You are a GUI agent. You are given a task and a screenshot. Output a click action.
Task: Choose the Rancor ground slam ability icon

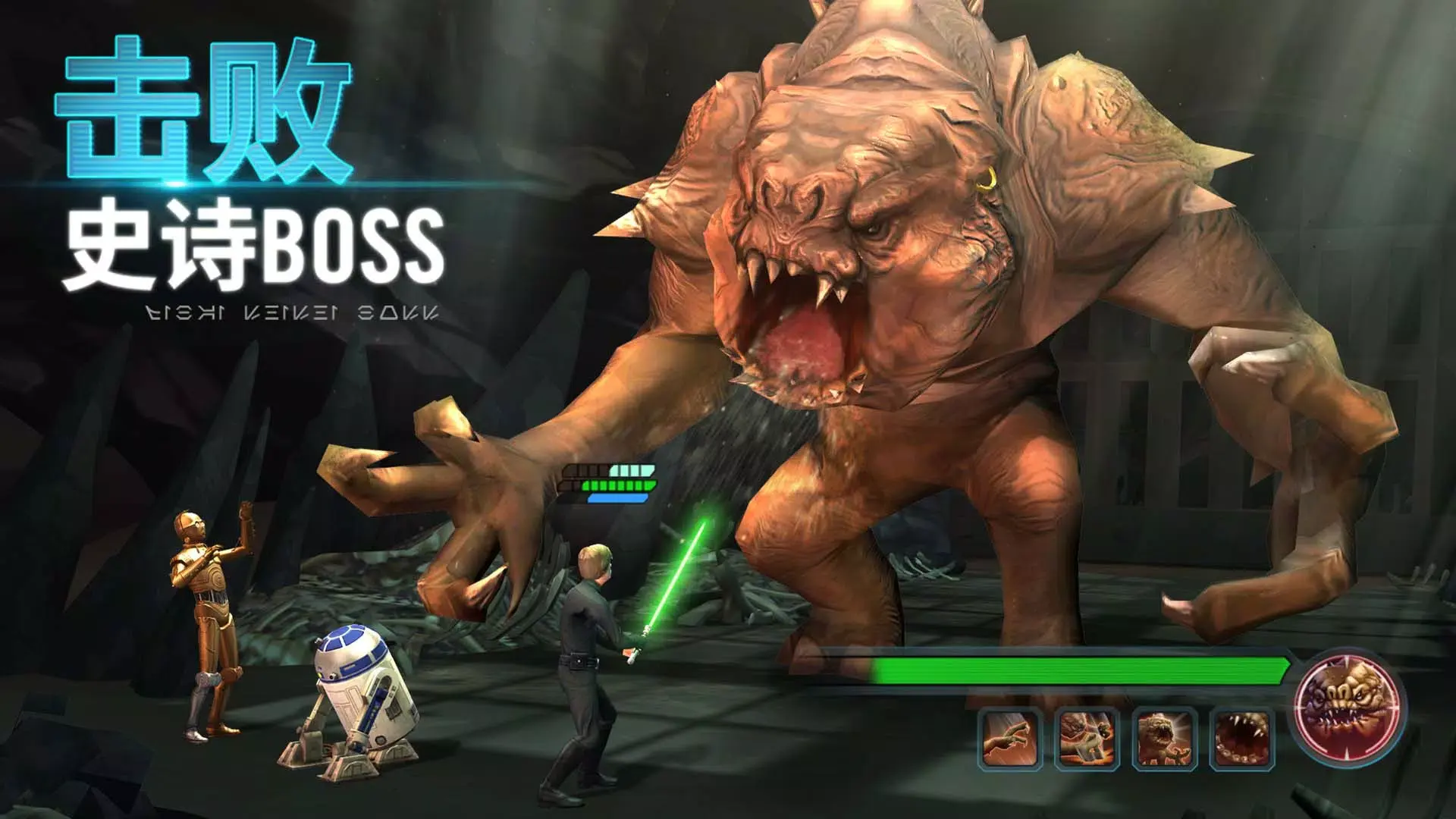tap(1086, 739)
